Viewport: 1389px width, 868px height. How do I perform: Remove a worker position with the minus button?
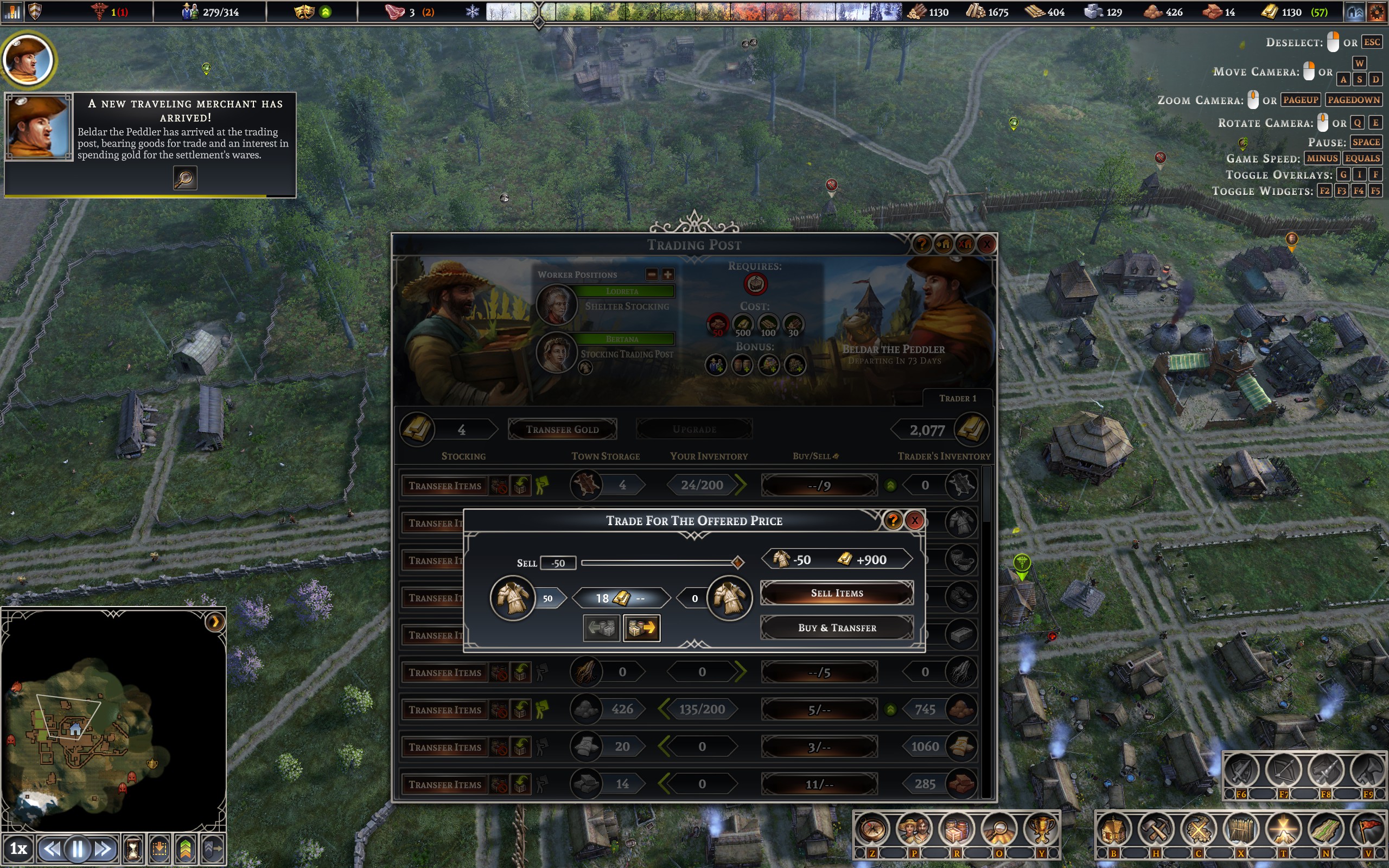(652, 275)
